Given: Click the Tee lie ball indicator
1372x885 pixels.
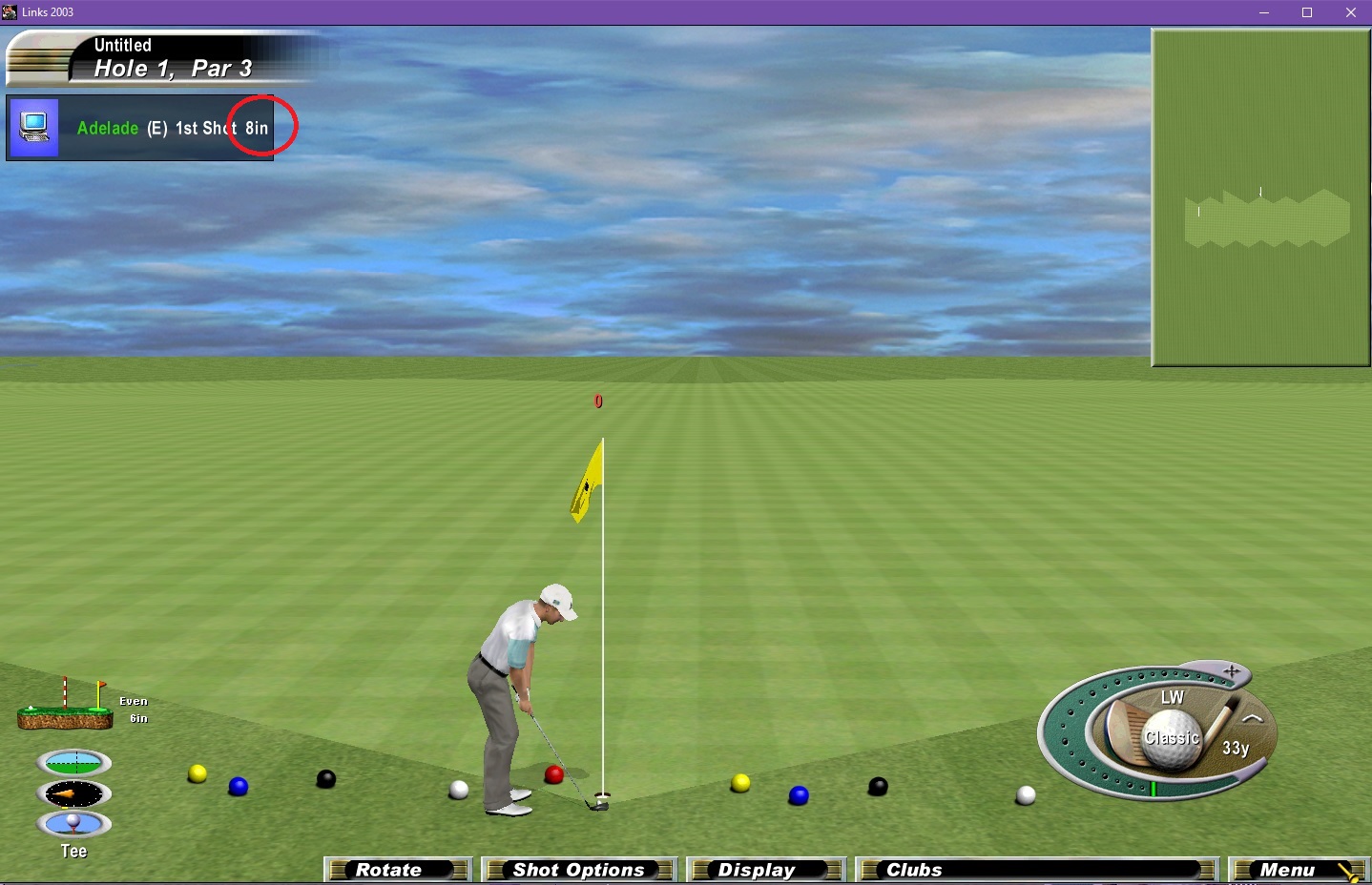Looking at the screenshot, I should (73, 823).
